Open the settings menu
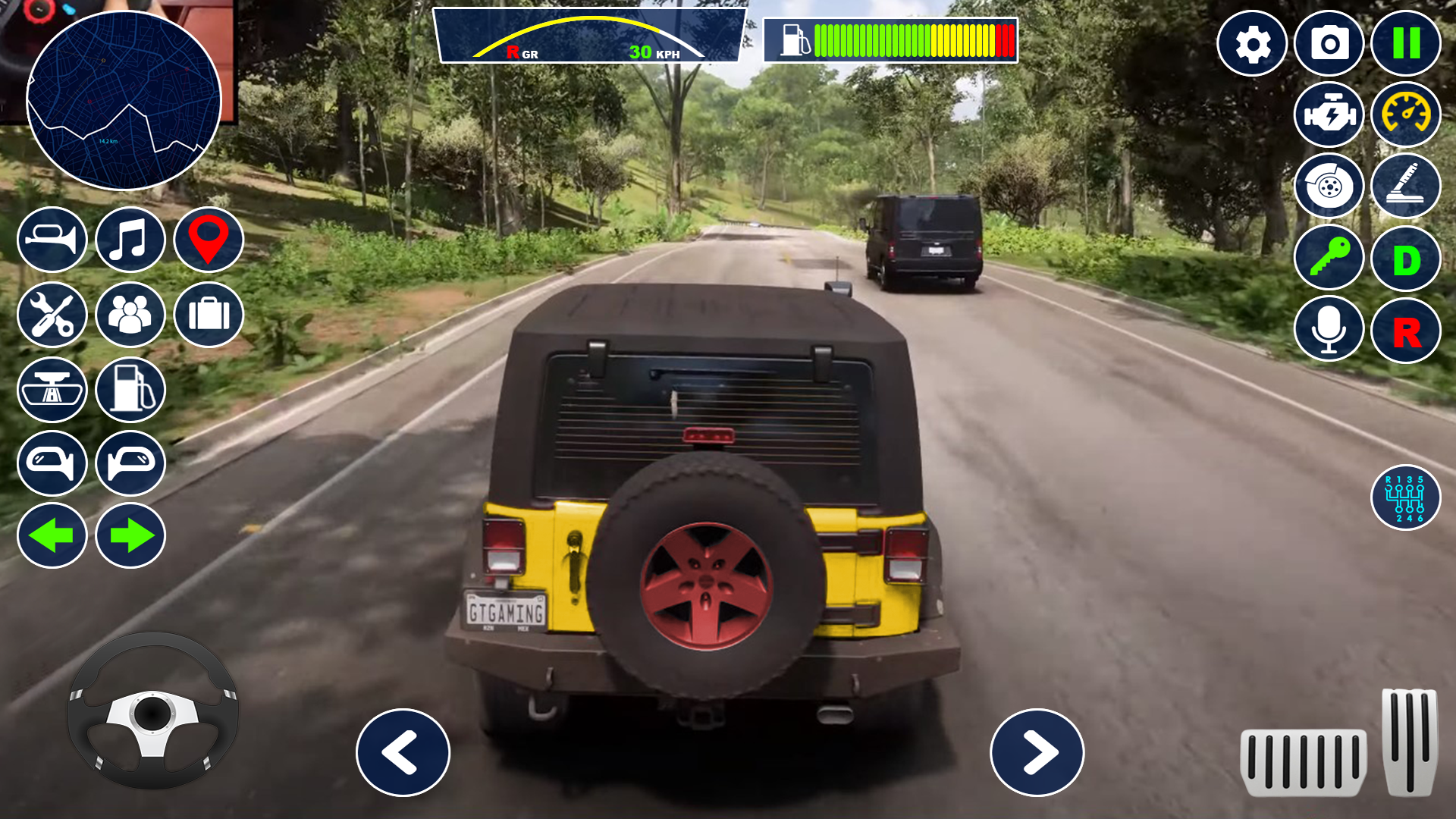1456x819 pixels. [x=1251, y=45]
